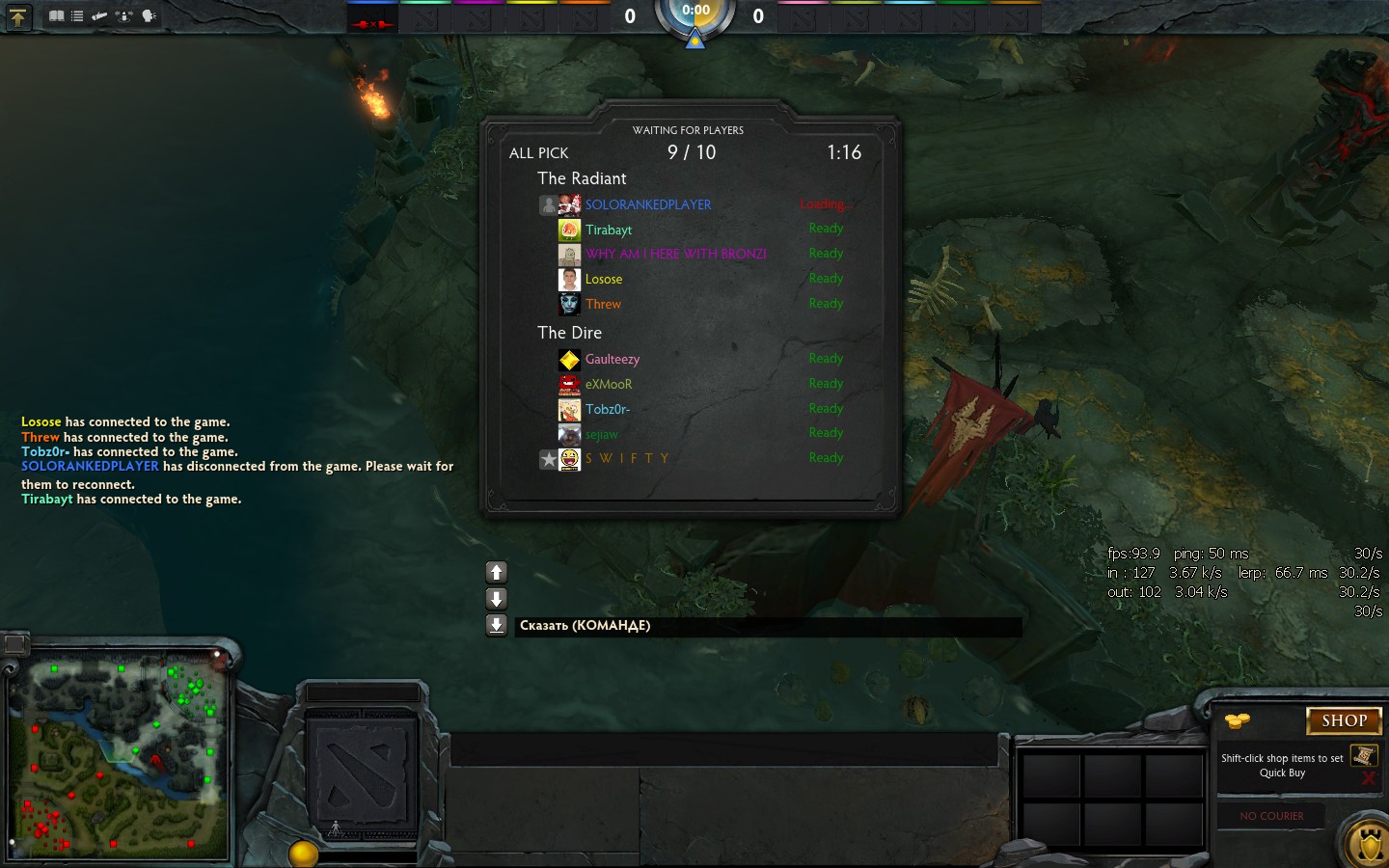
Task: Click the NO COURIER button
Action: (1271, 816)
